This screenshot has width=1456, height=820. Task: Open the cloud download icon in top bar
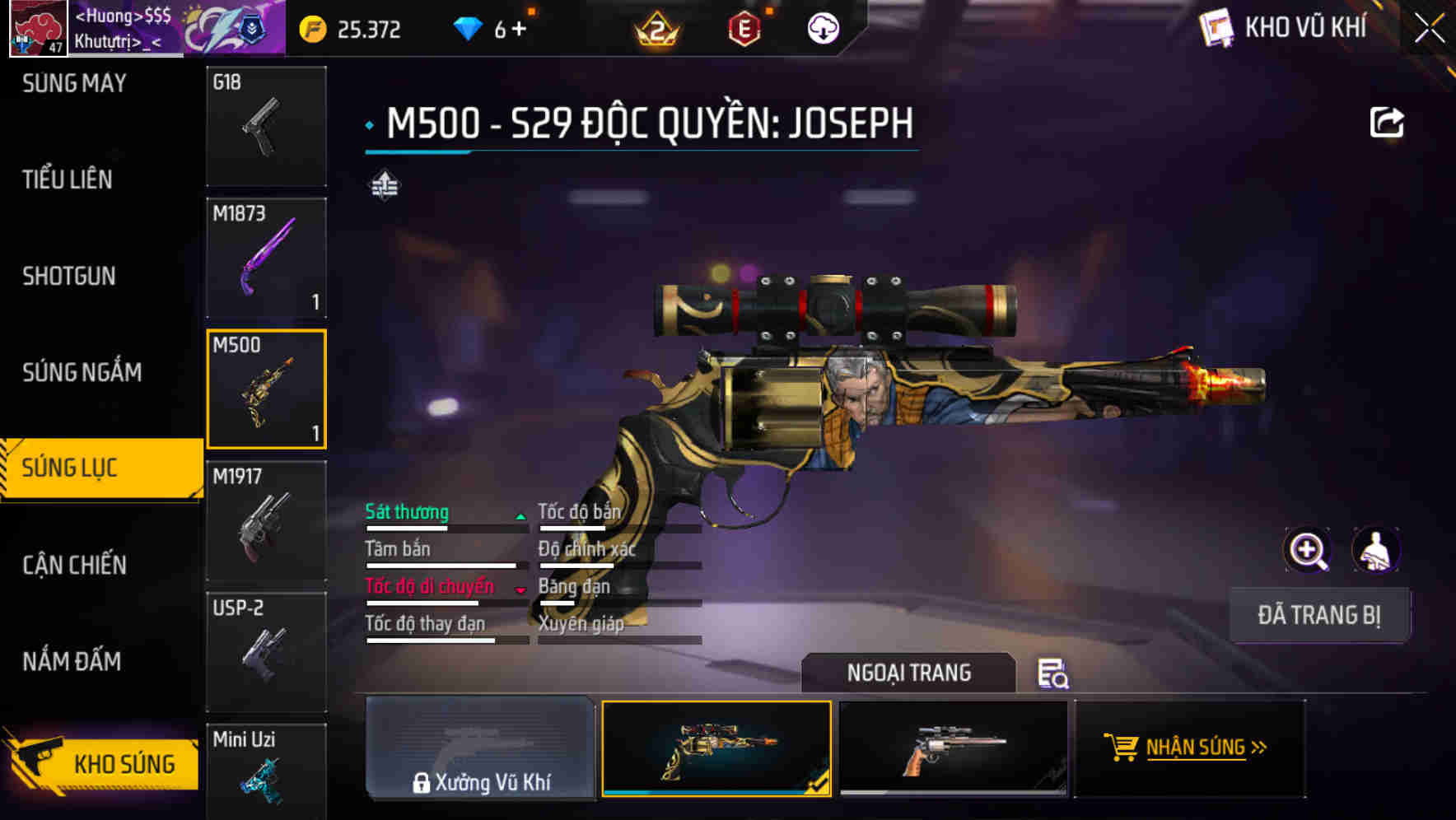821,27
